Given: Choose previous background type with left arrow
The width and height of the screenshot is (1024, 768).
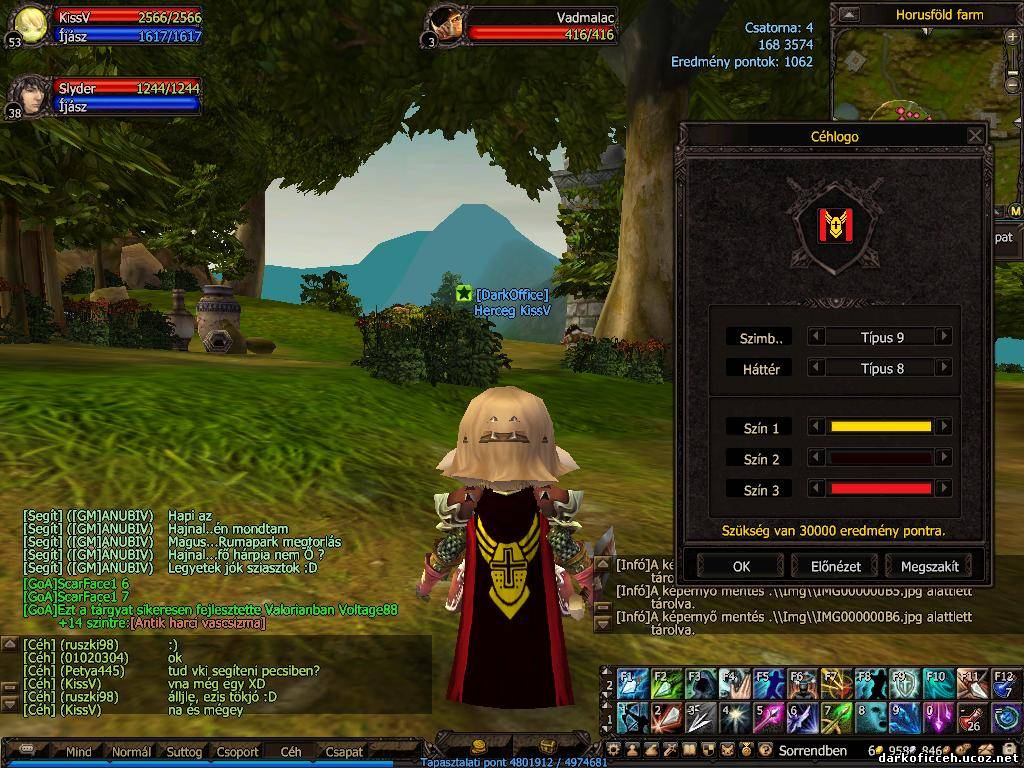Looking at the screenshot, I should pos(817,368).
